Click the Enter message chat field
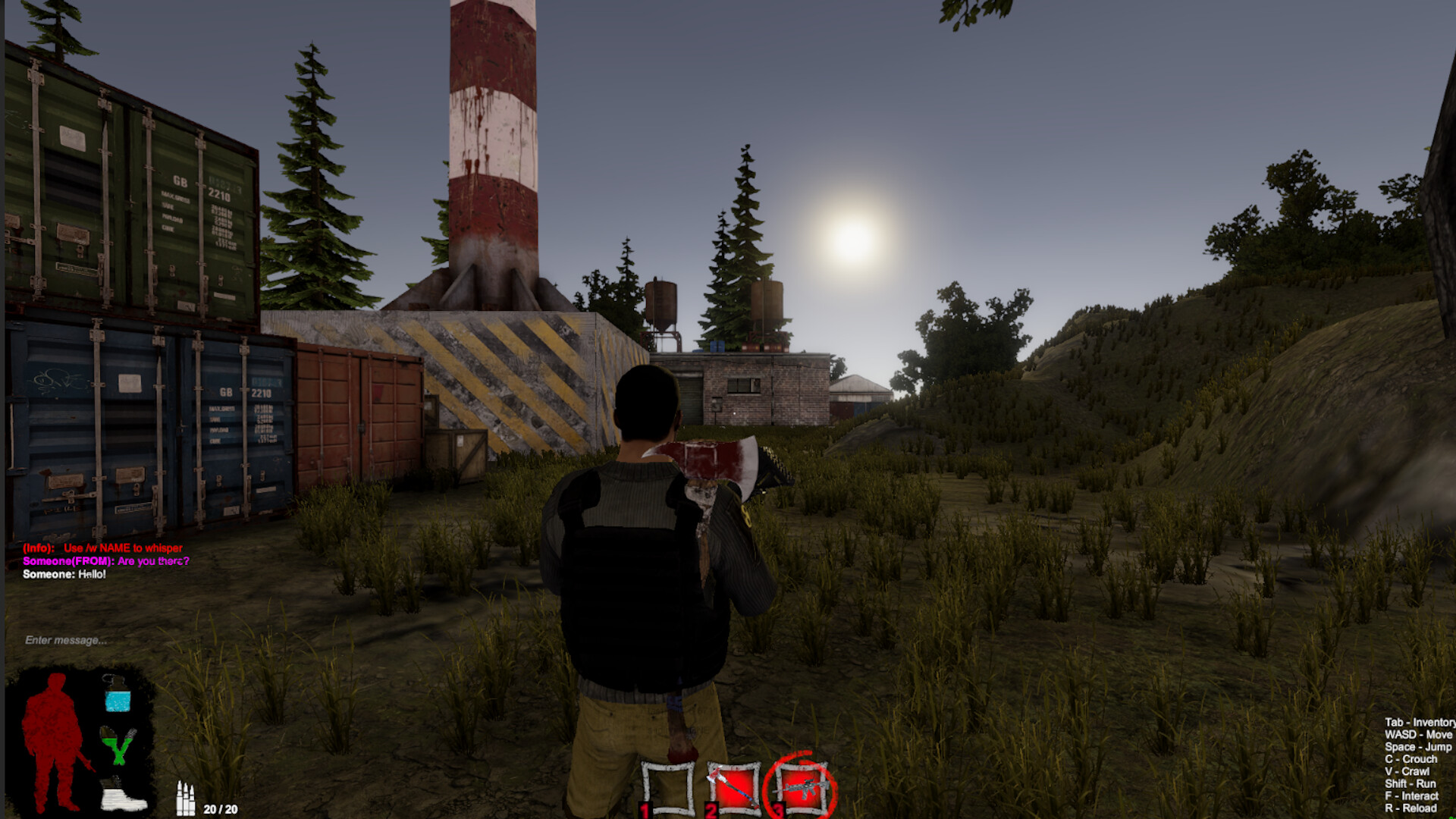Image resolution: width=1456 pixels, height=819 pixels. point(64,641)
